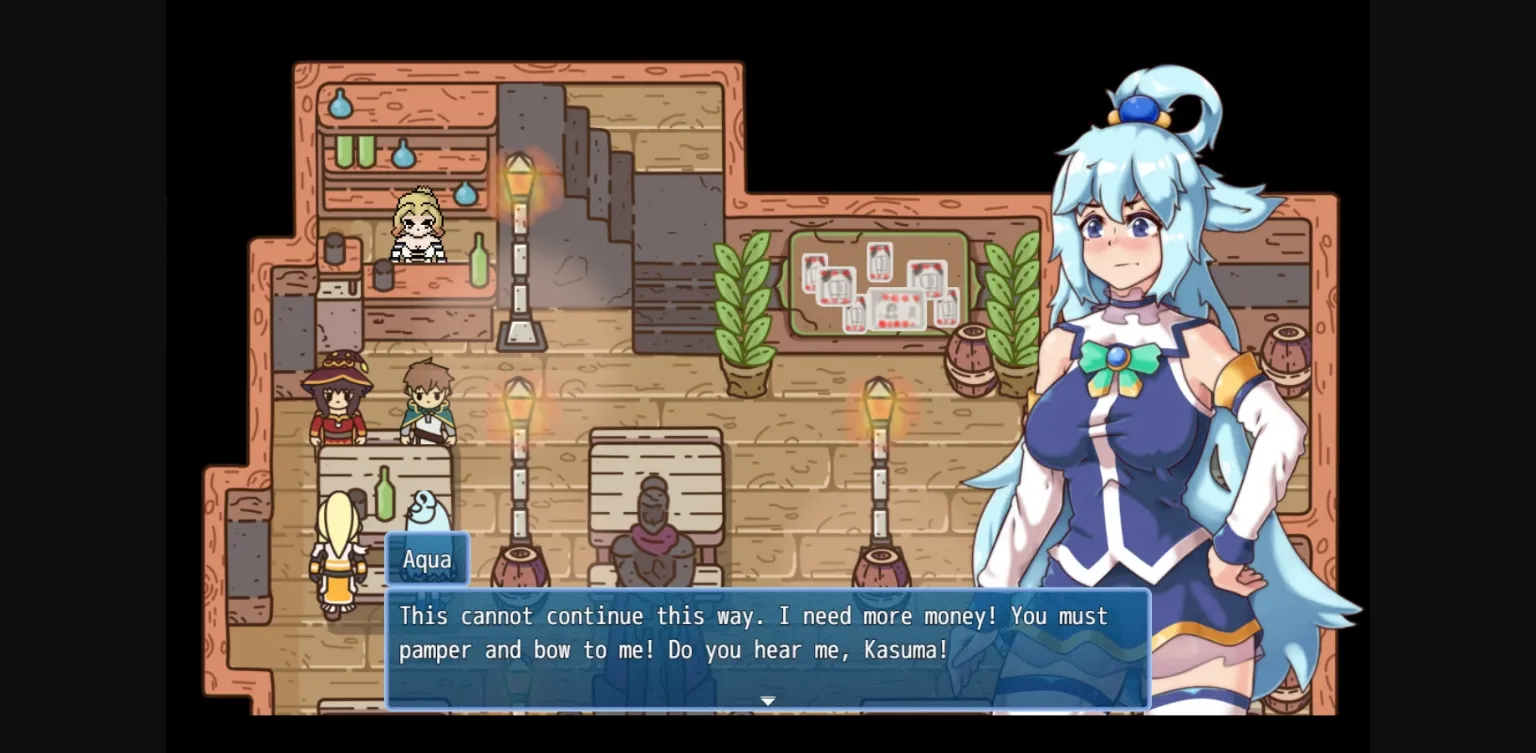Click the blue slime sprite near the table
Viewport: 1536px width, 753px height.
pos(427,515)
